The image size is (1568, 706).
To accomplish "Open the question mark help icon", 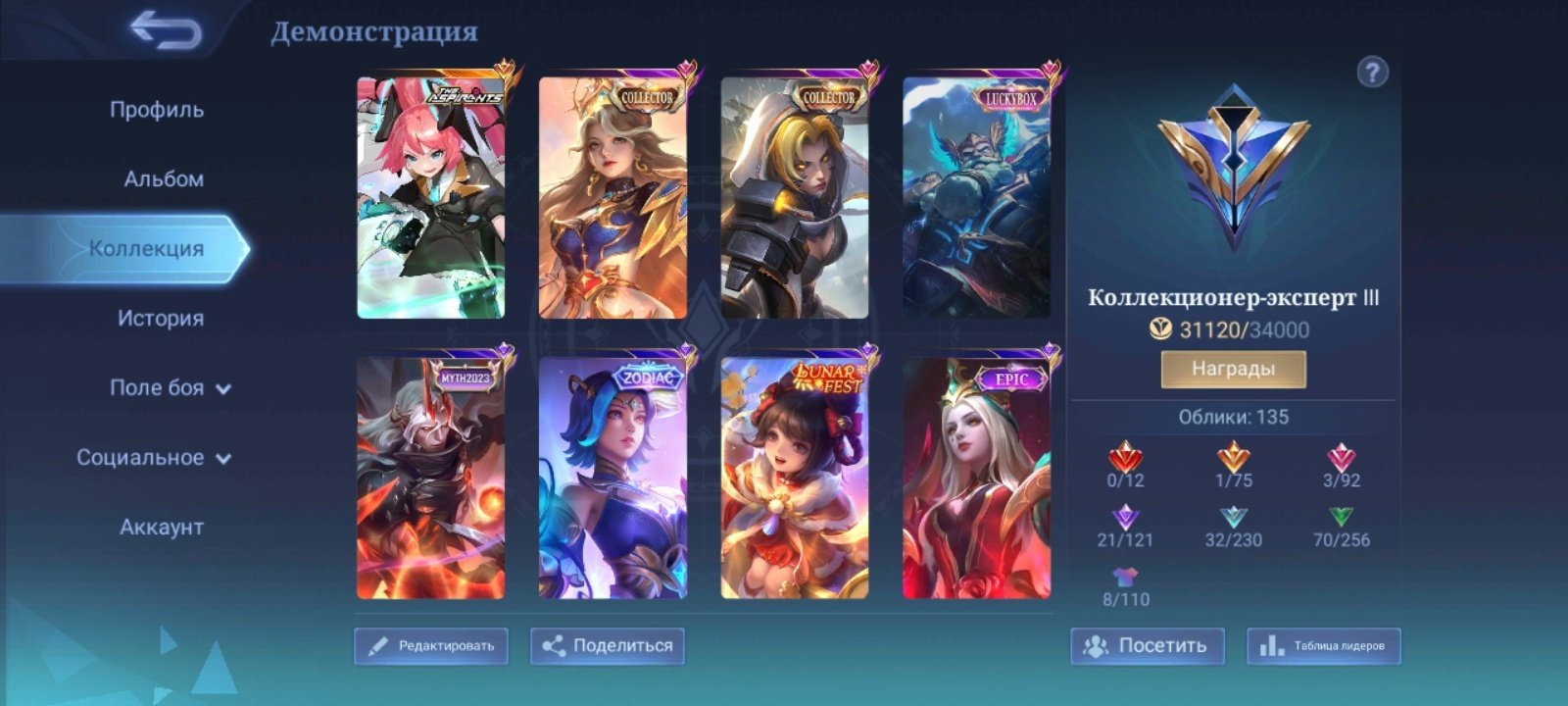I will pos(1372,72).
